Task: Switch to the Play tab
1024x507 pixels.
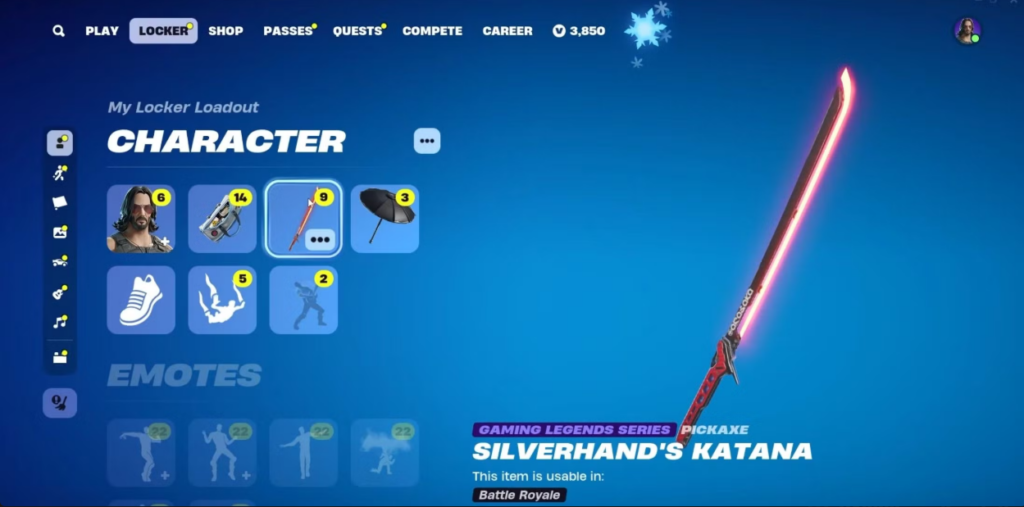Action: click(x=102, y=31)
